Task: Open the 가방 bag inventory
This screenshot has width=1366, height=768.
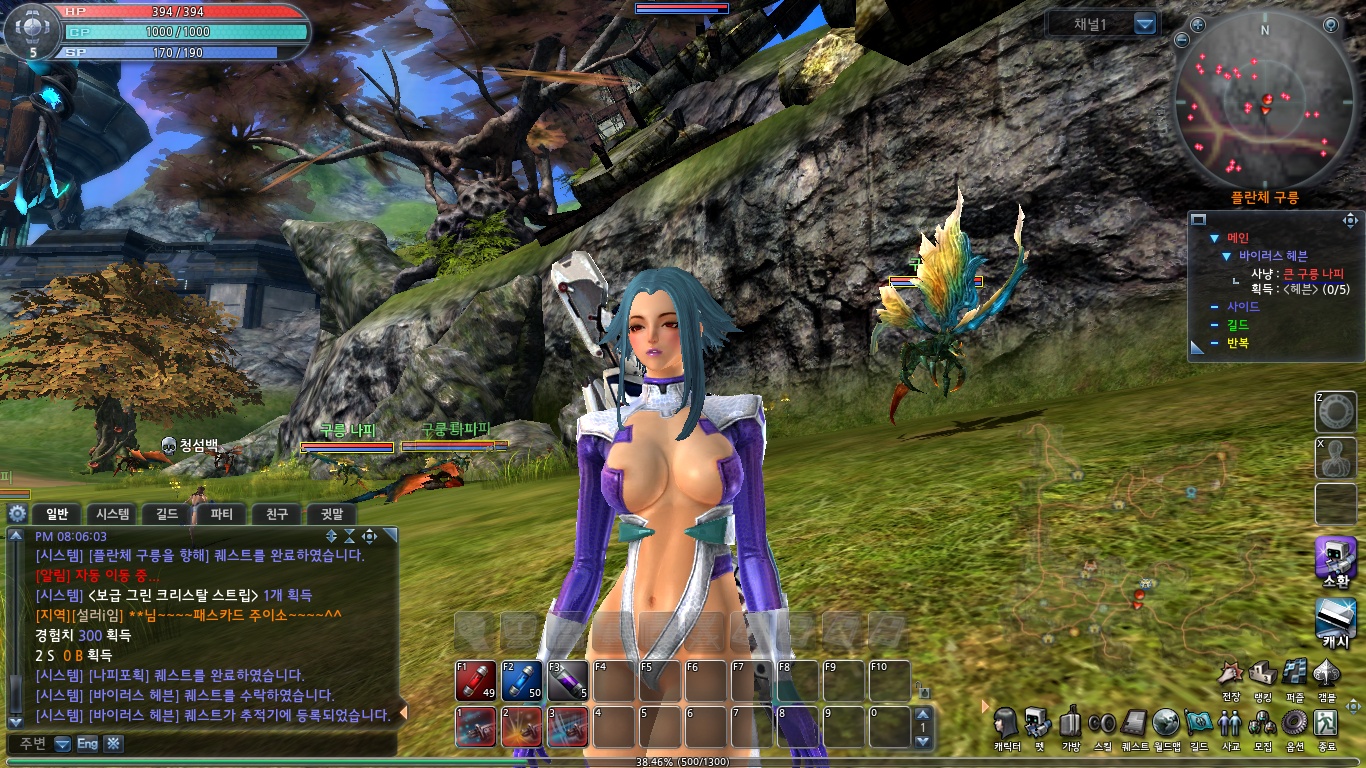Action: click(x=1070, y=723)
